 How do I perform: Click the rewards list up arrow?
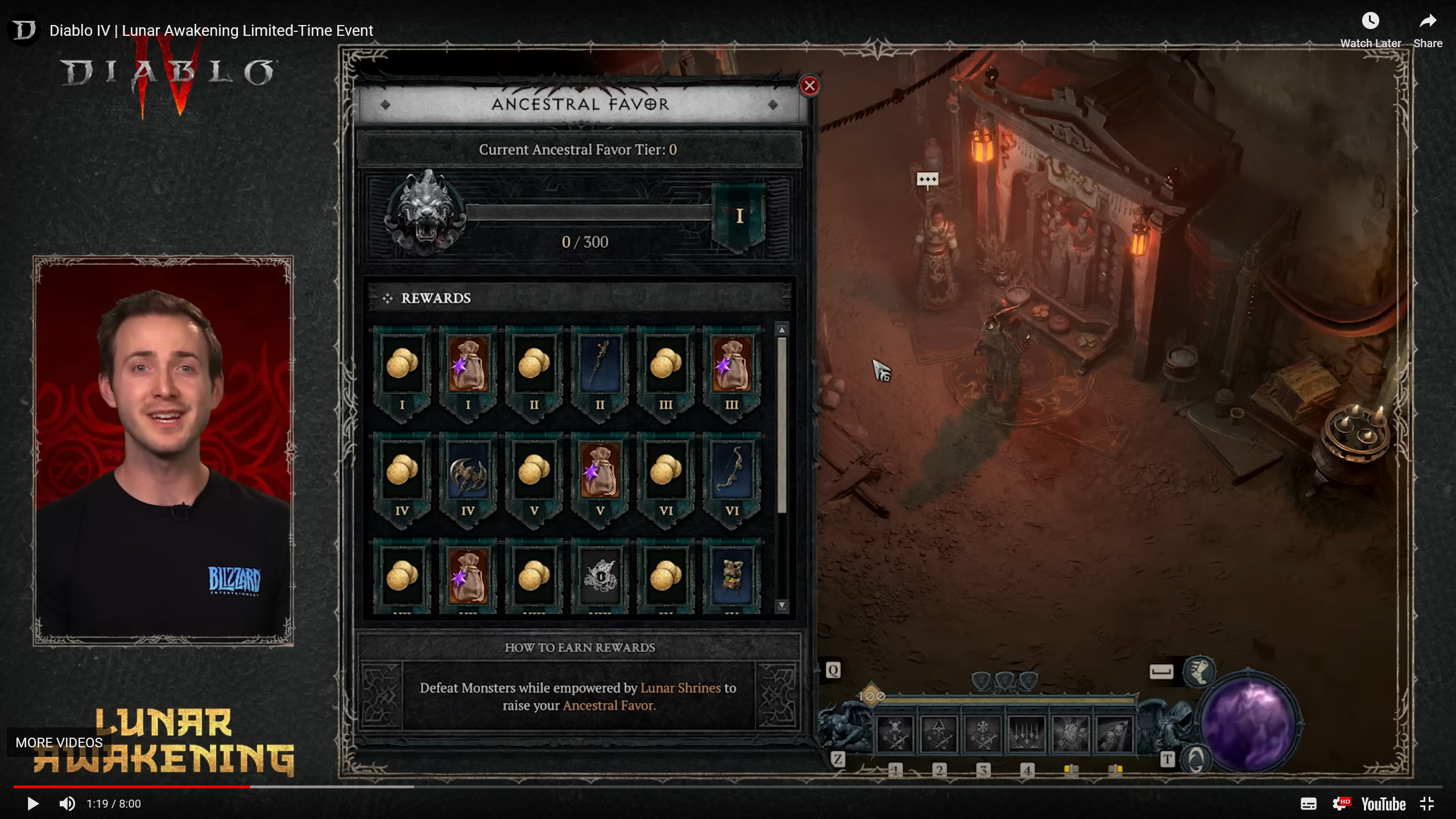click(782, 330)
